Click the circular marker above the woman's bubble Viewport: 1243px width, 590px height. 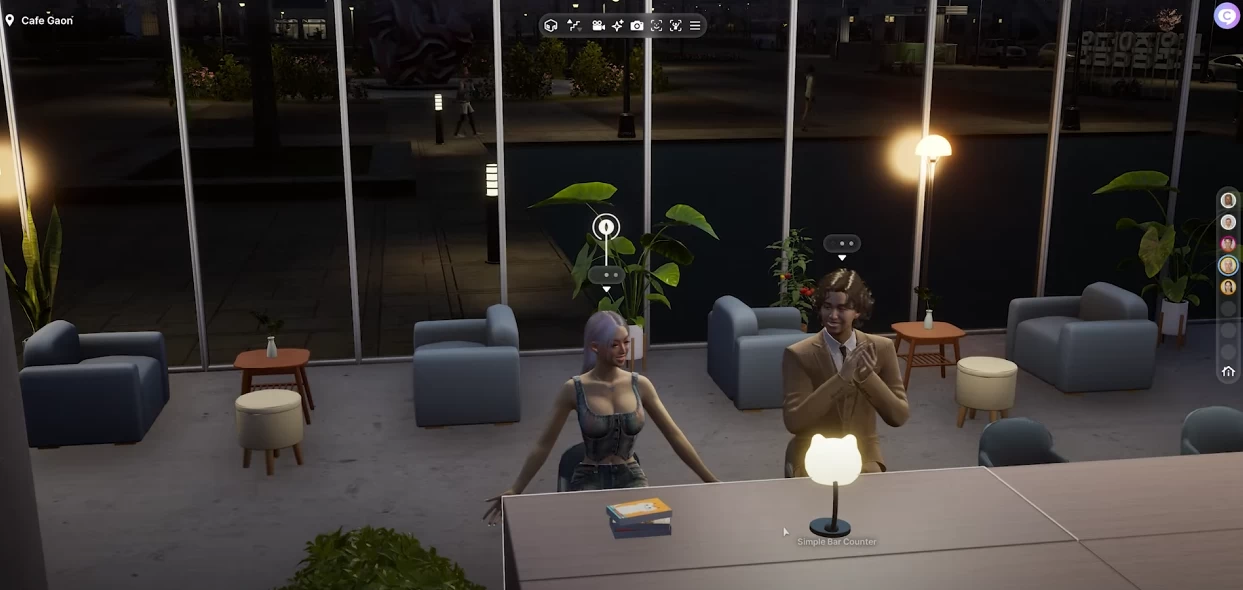coord(606,227)
